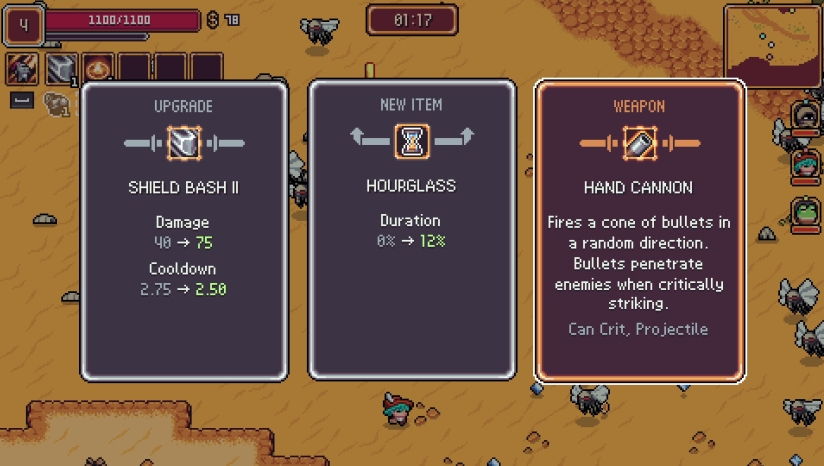Click the armored knight ability icon

tap(23, 68)
